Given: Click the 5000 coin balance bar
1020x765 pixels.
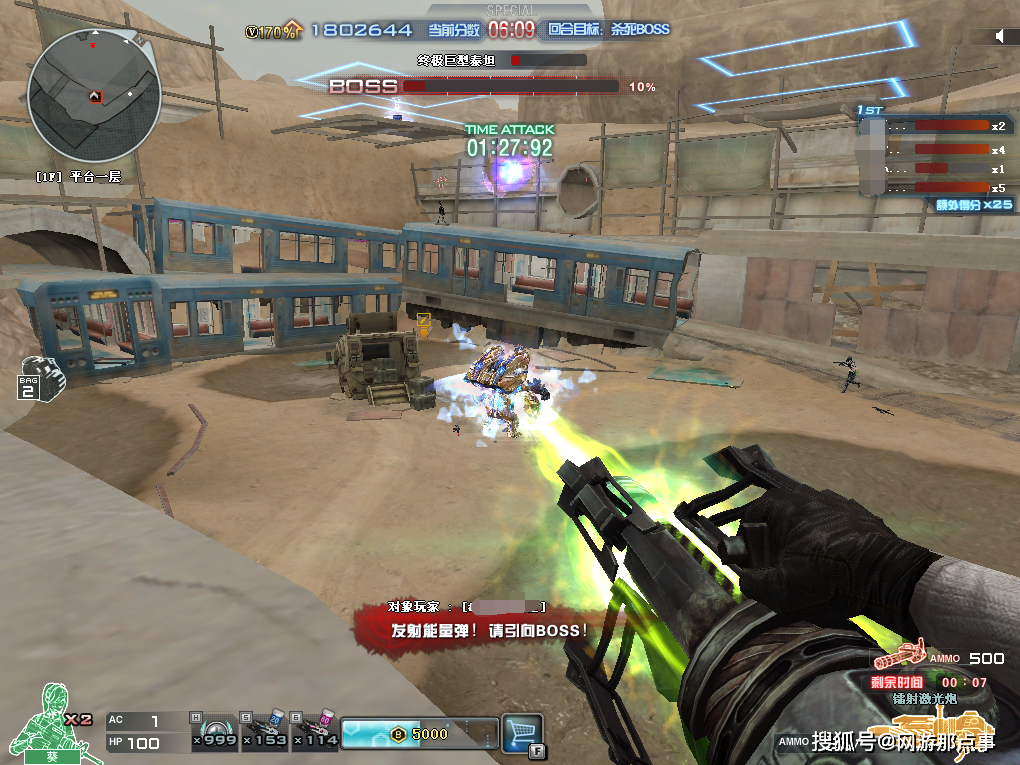Looking at the screenshot, I should tap(420, 733).
